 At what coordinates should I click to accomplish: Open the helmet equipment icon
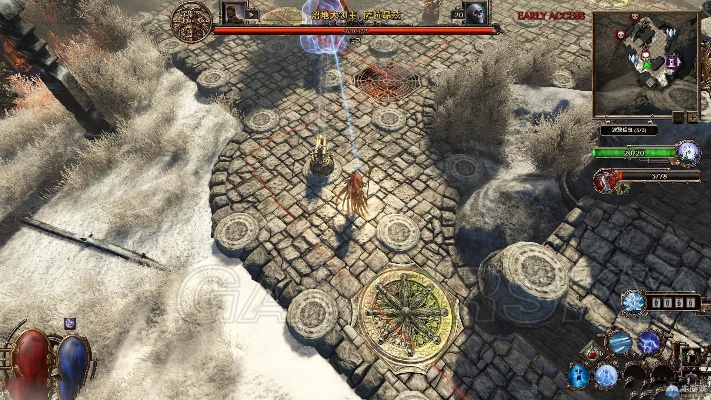click(692, 355)
